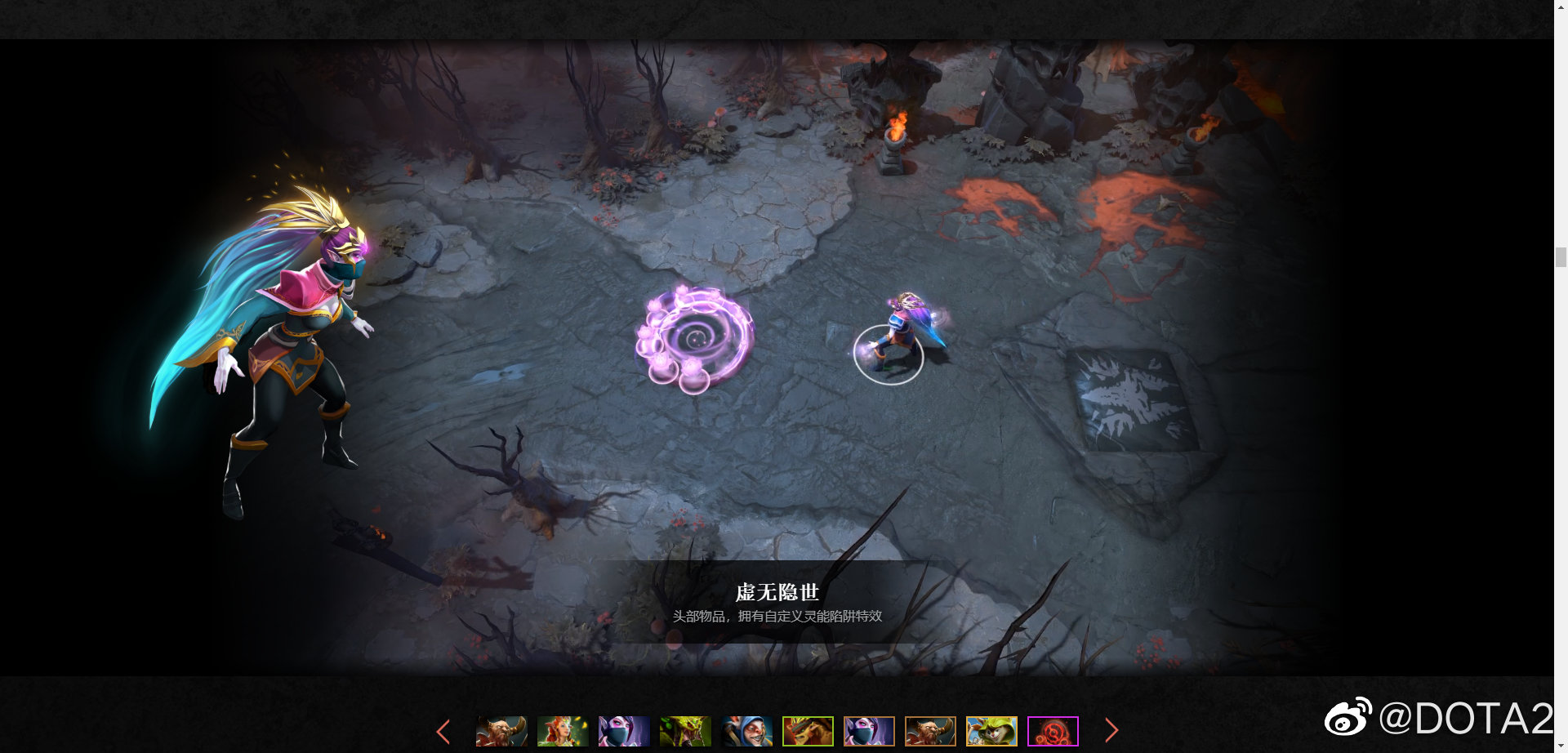The height and width of the screenshot is (753, 1568).
Task: Select the Meepo hero icon
Action: 746,732
